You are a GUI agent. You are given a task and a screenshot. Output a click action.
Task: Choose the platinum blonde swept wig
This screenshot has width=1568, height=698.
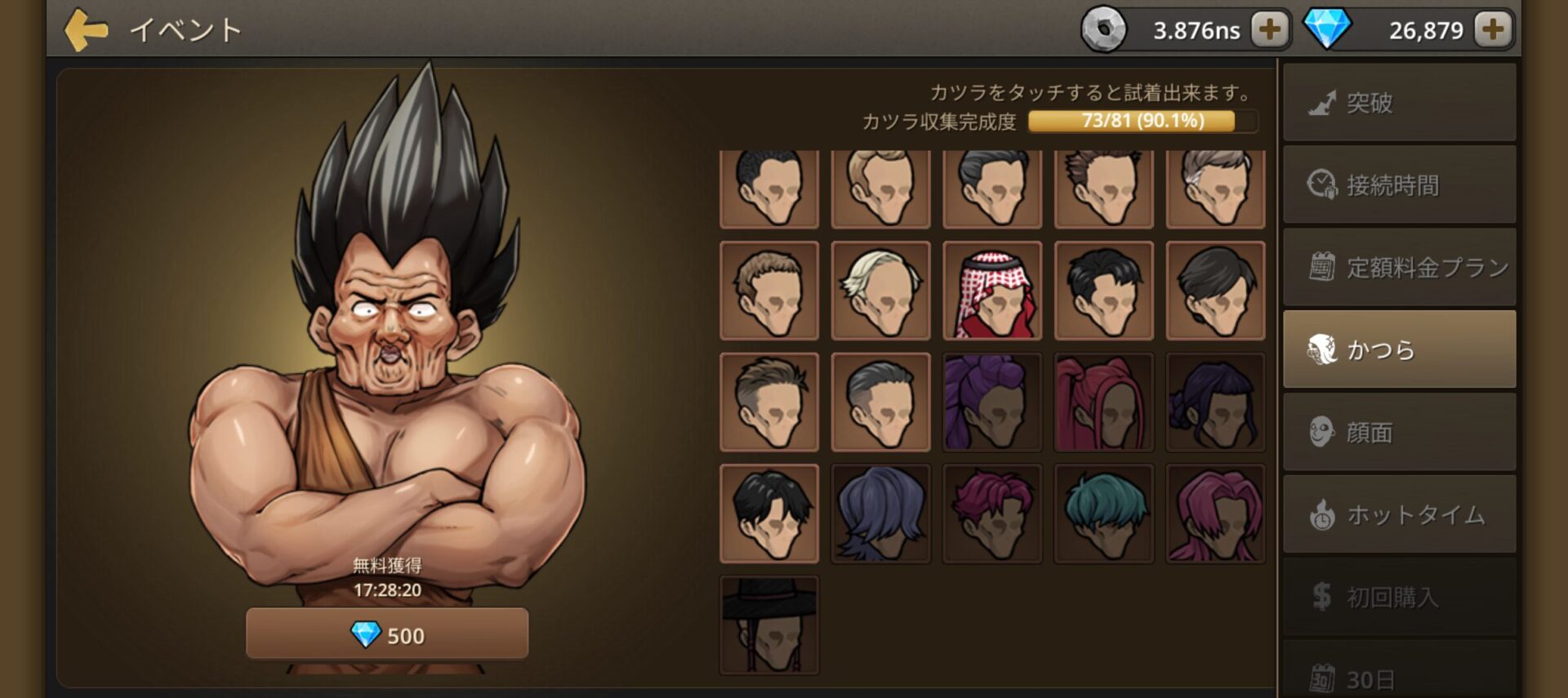pyautogui.click(x=880, y=291)
